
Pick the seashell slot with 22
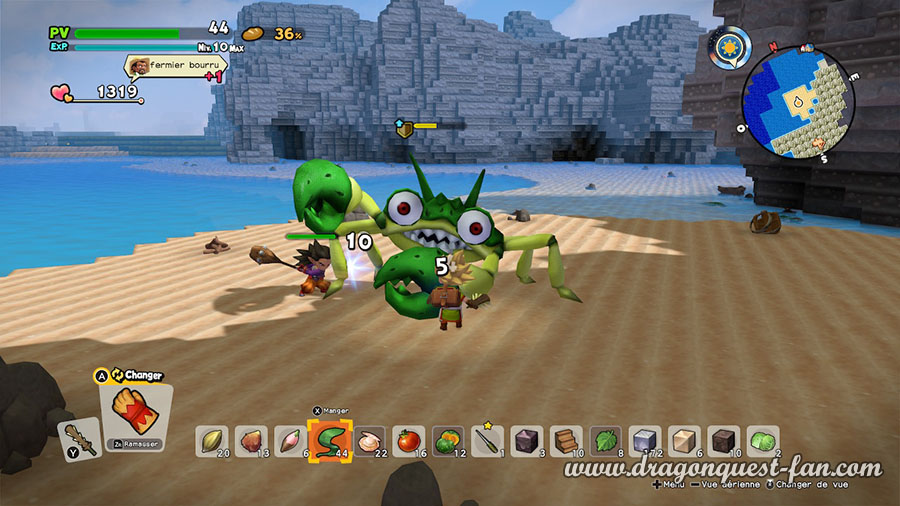pyautogui.click(x=369, y=441)
